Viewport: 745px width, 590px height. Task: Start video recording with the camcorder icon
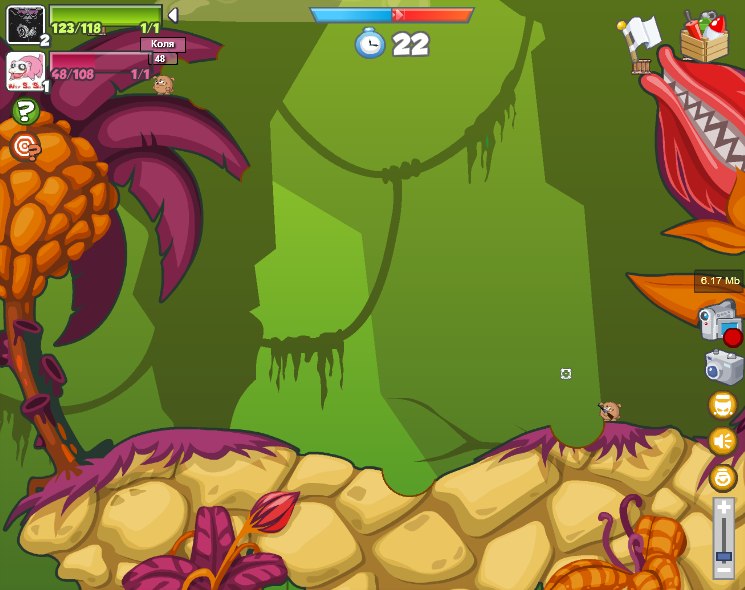(x=719, y=322)
